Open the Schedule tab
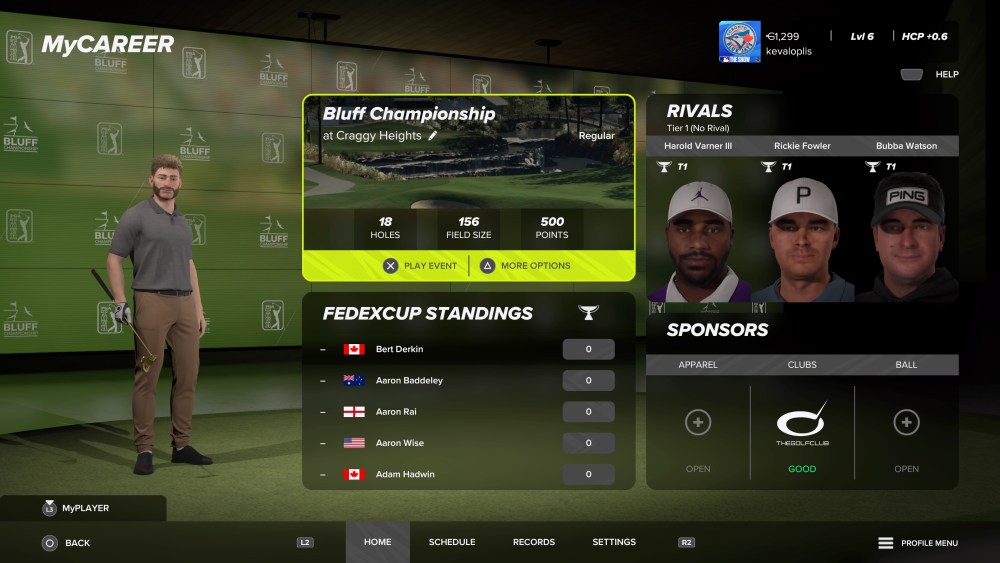 click(452, 542)
